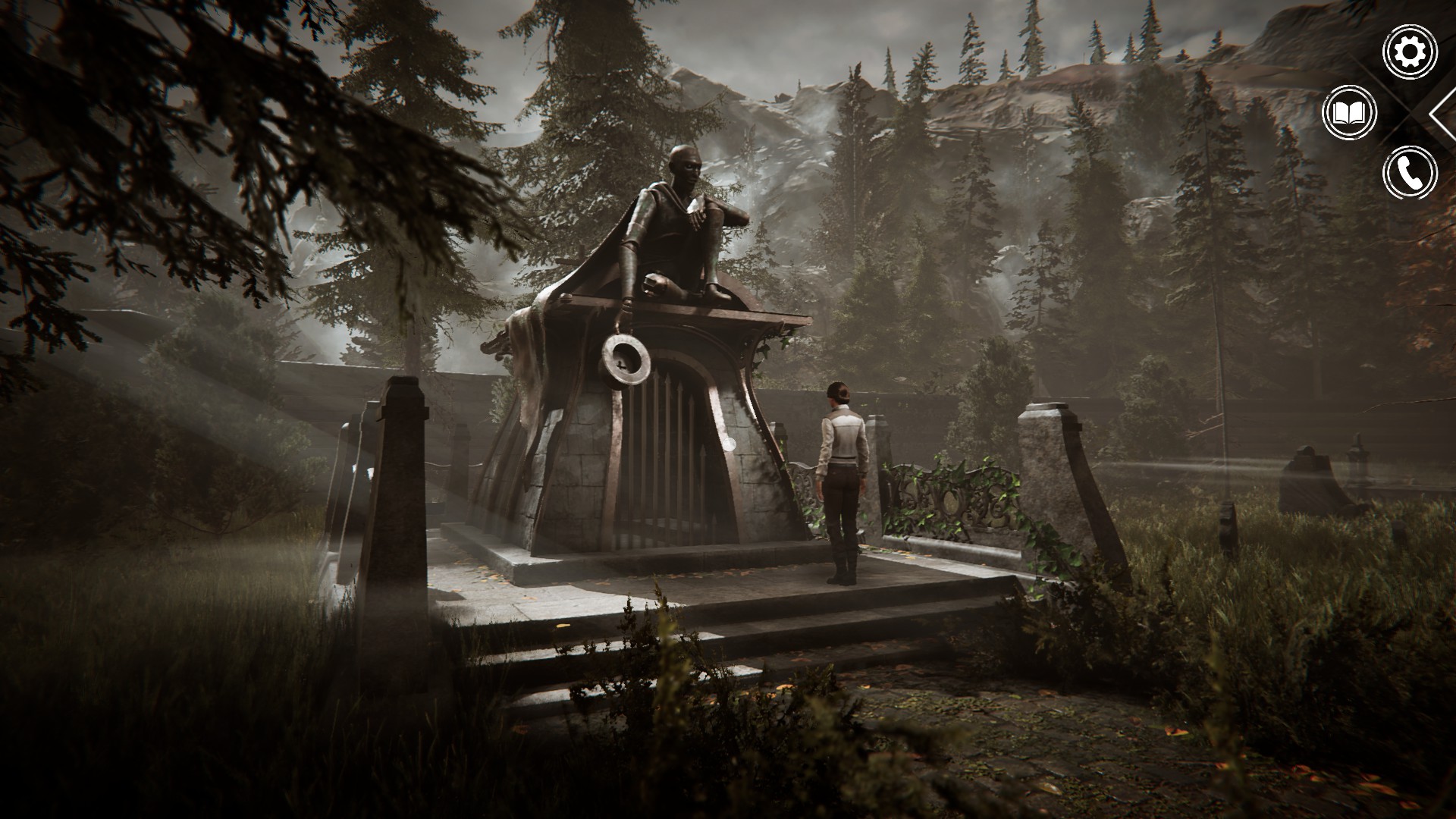Collapse the side menu arrow
Viewport: 1456px width, 819px height.
click(1443, 114)
